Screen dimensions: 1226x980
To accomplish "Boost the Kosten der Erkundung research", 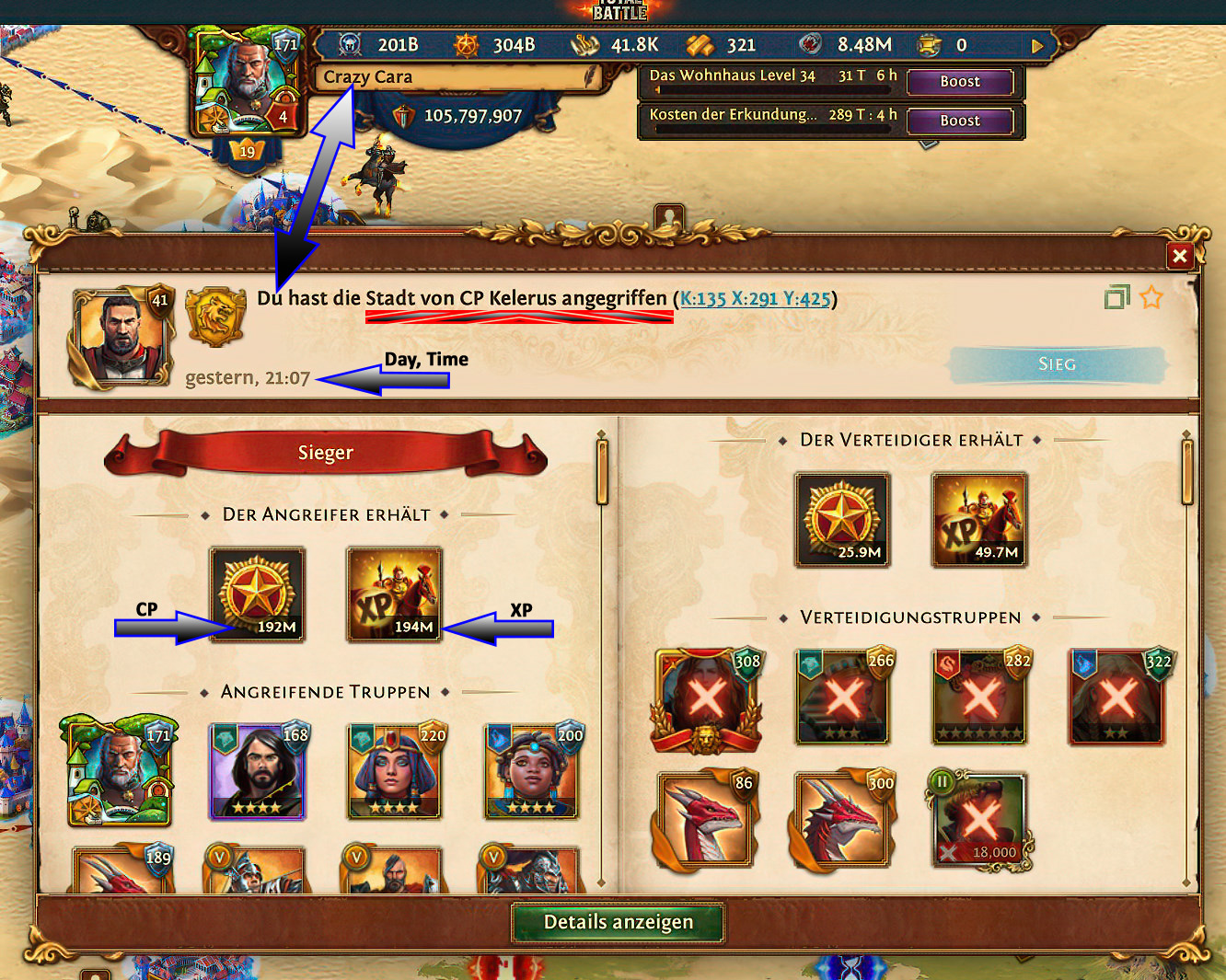I will pyautogui.click(x=960, y=121).
